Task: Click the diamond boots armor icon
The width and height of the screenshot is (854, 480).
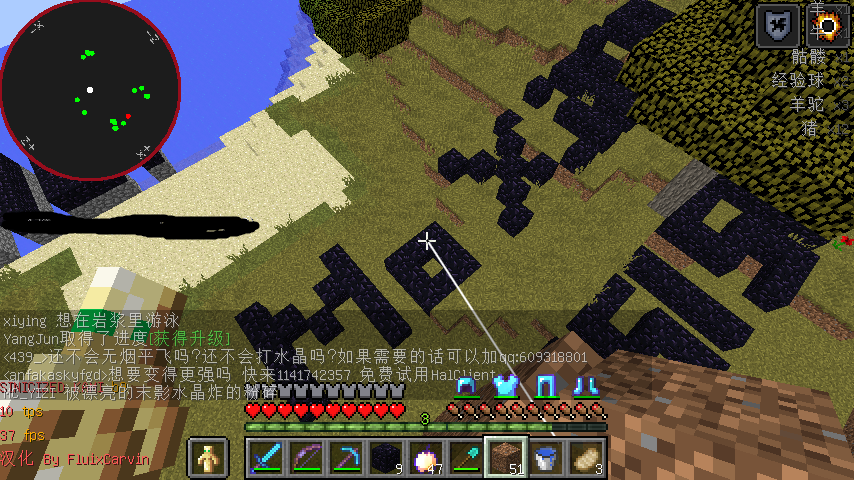Action: point(585,385)
